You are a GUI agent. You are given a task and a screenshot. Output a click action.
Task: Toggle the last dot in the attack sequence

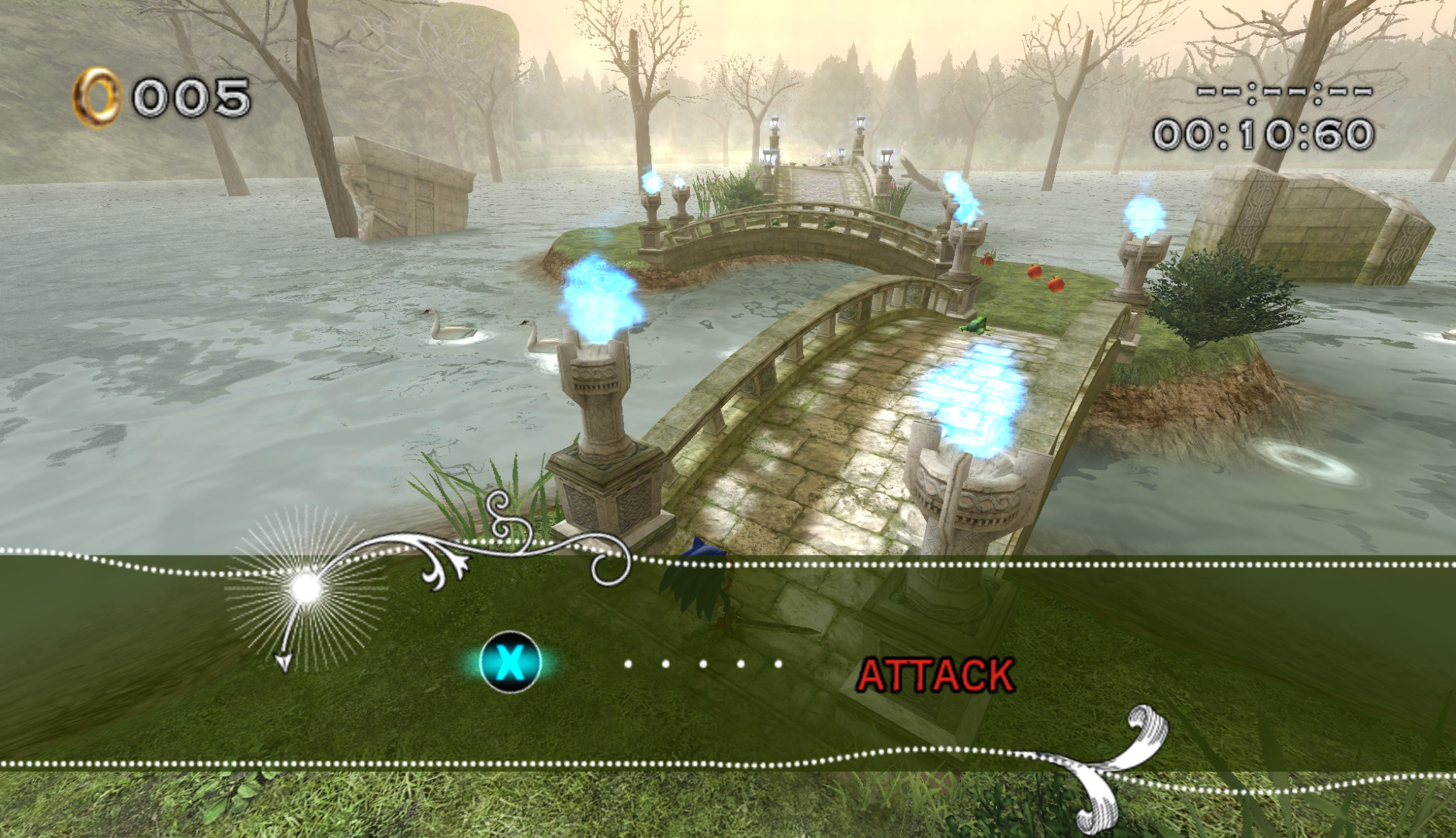click(778, 663)
